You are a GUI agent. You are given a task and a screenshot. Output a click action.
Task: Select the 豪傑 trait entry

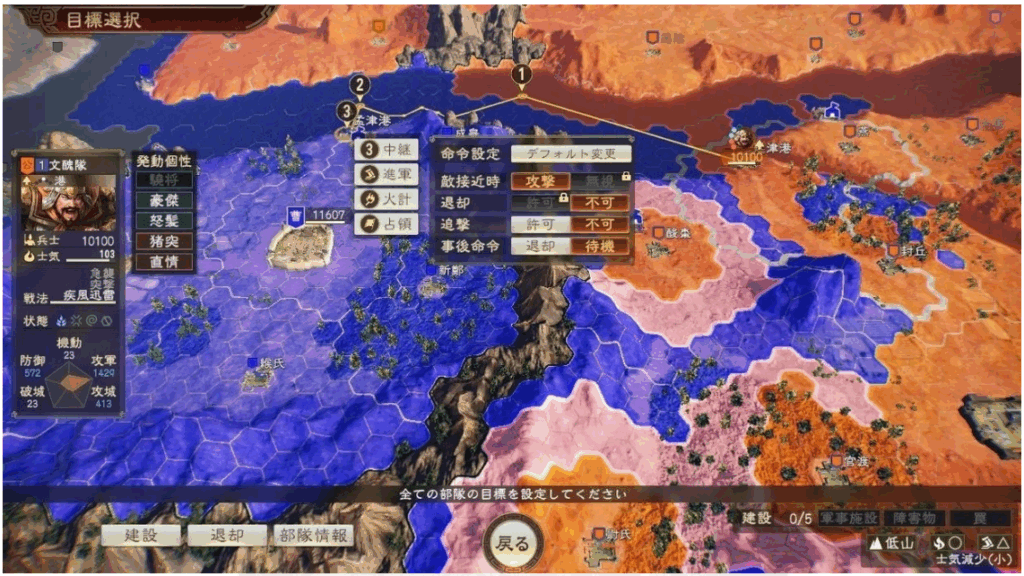click(164, 200)
